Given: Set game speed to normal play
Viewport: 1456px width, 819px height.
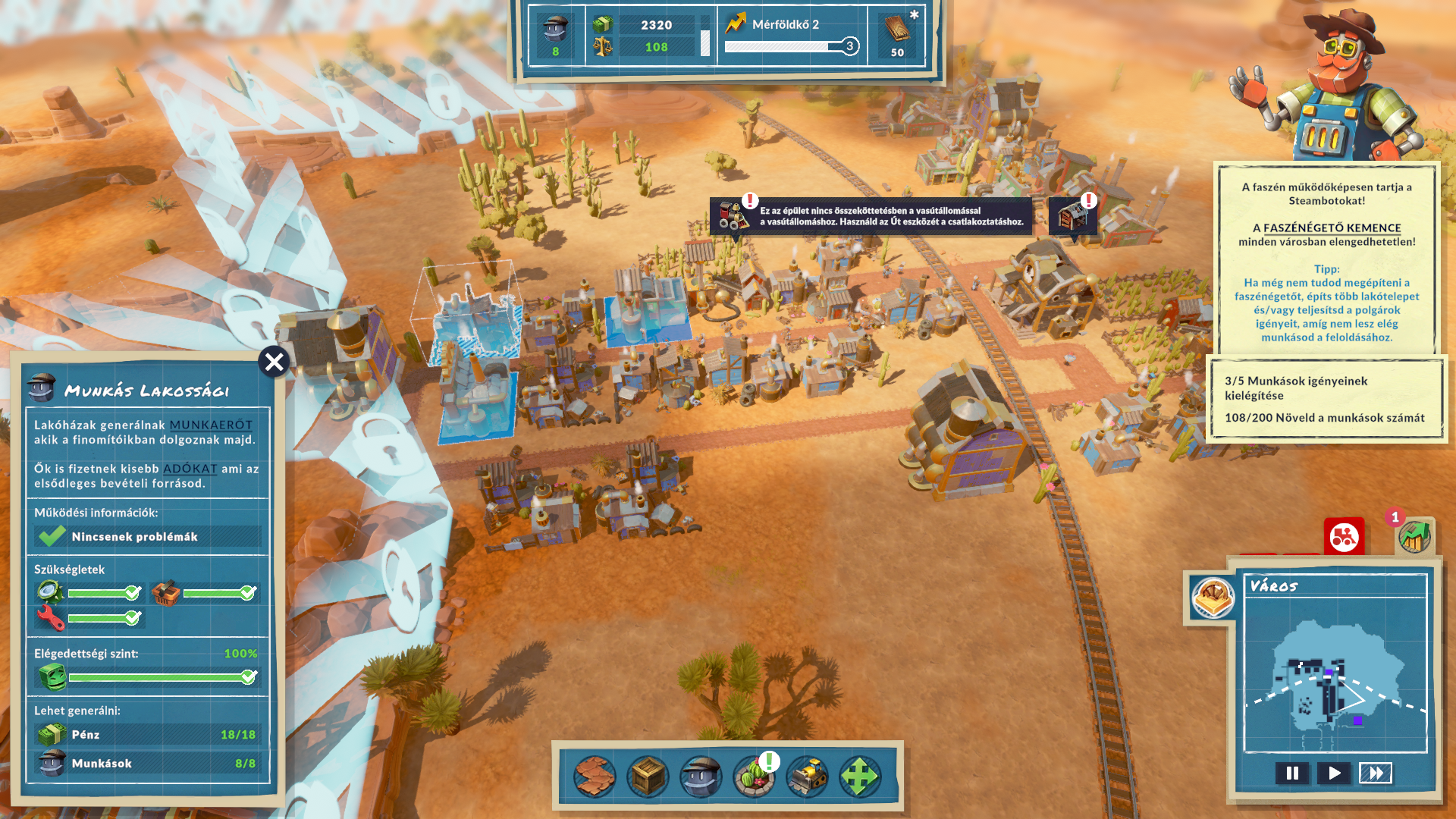Looking at the screenshot, I should [1334, 773].
